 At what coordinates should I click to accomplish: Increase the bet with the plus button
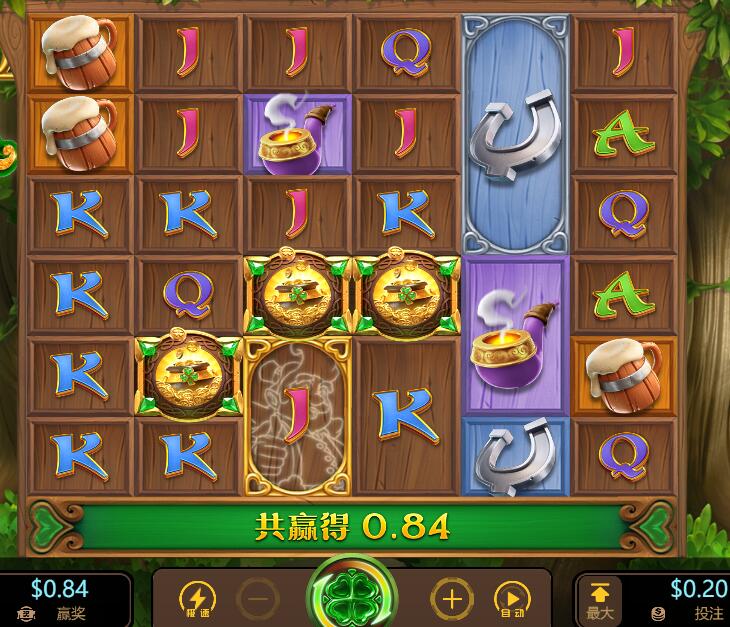451,600
